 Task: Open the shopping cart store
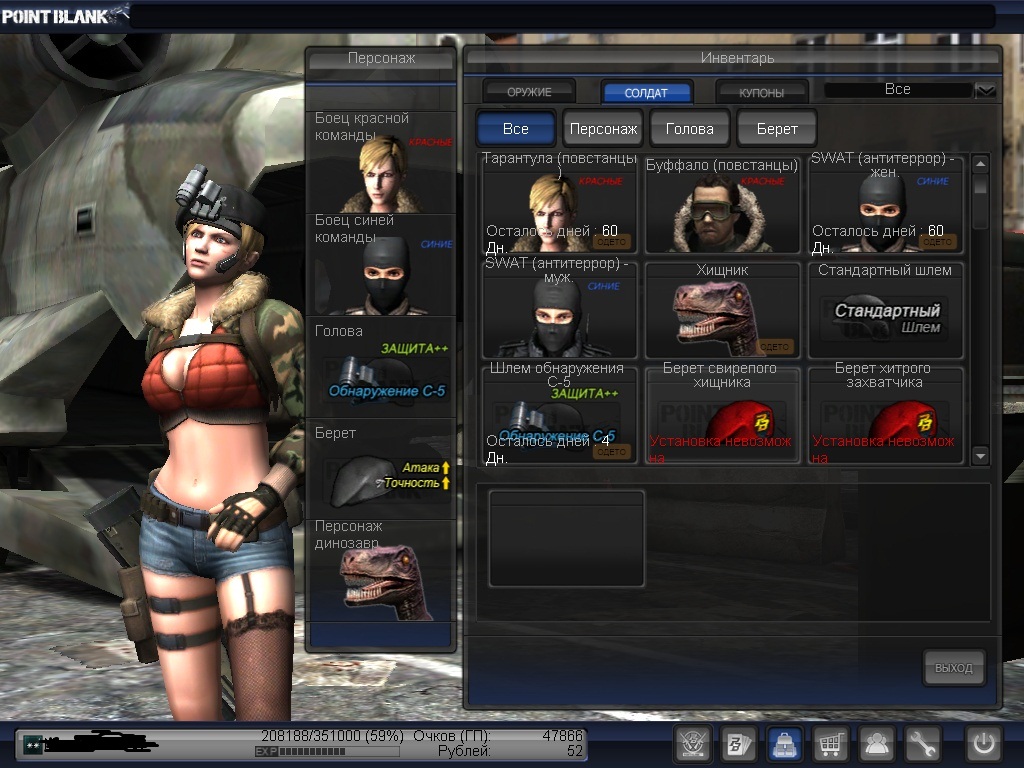(830, 743)
